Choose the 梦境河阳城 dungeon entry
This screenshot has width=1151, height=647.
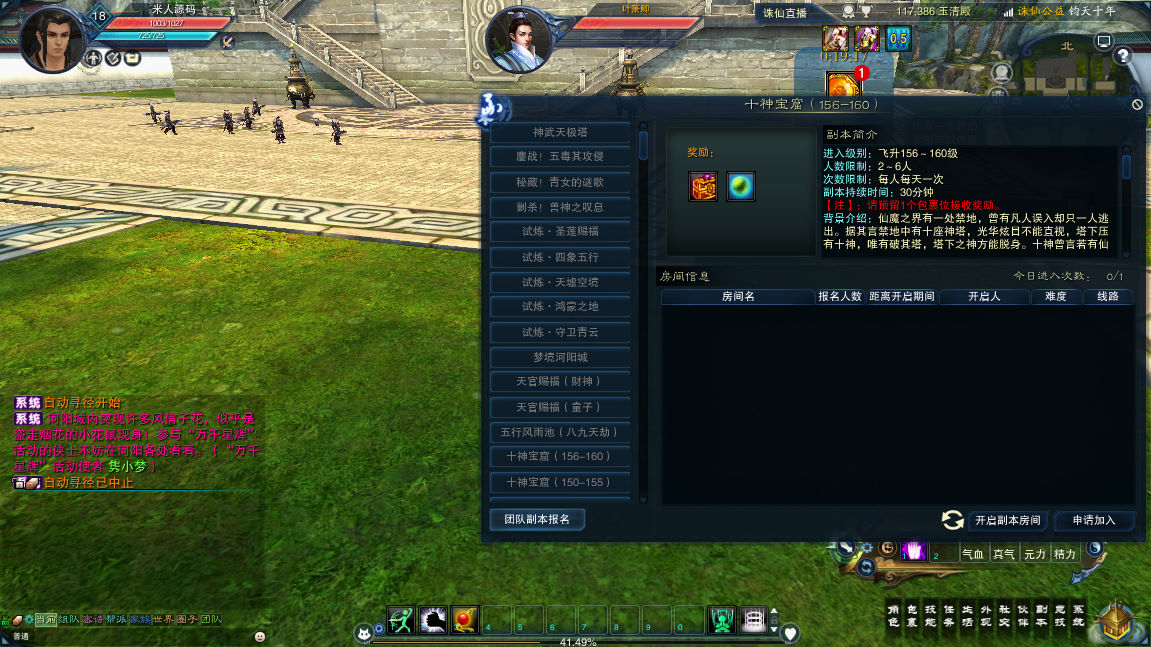pyautogui.click(x=560, y=357)
